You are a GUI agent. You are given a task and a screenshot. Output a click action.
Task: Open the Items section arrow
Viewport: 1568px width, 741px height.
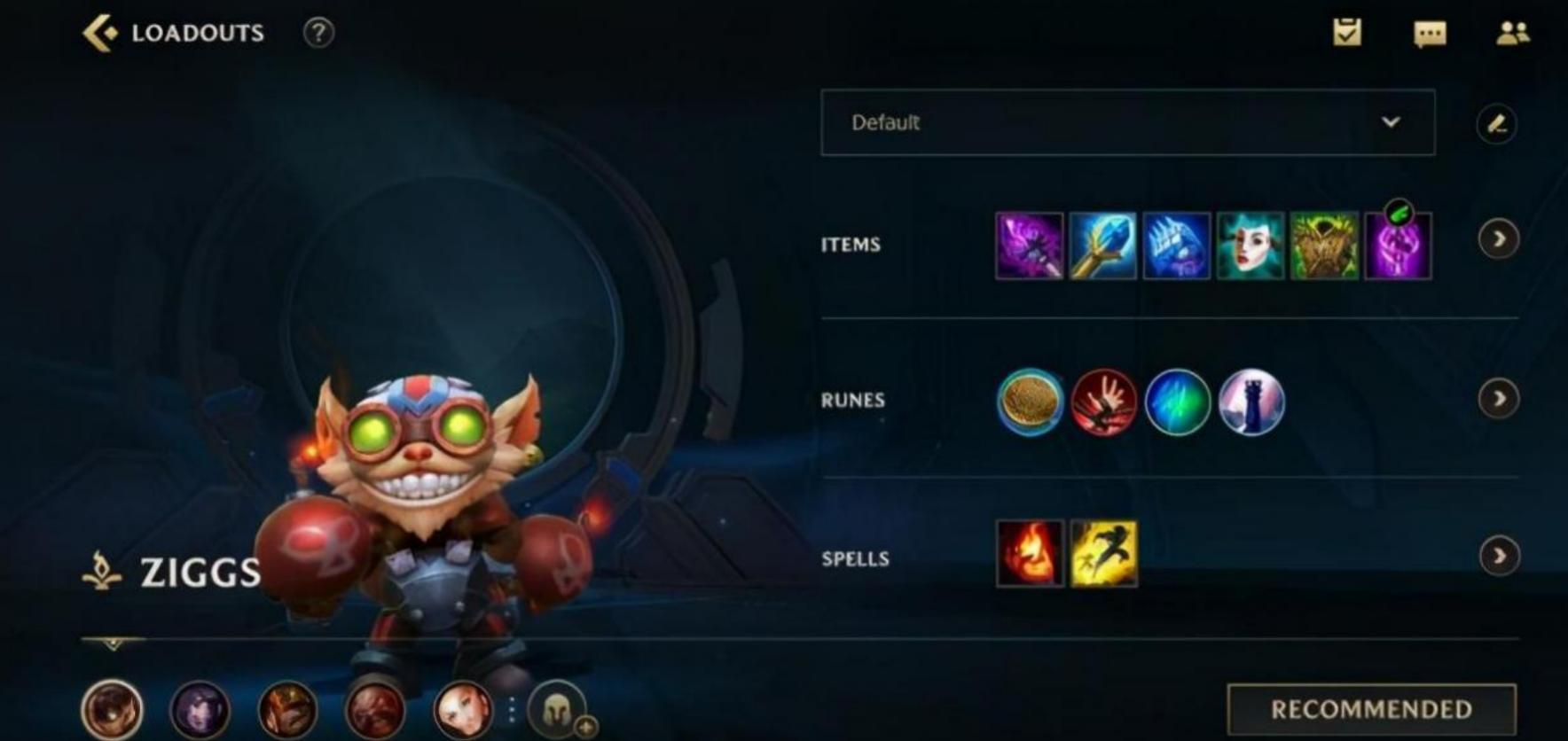(1498, 239)
